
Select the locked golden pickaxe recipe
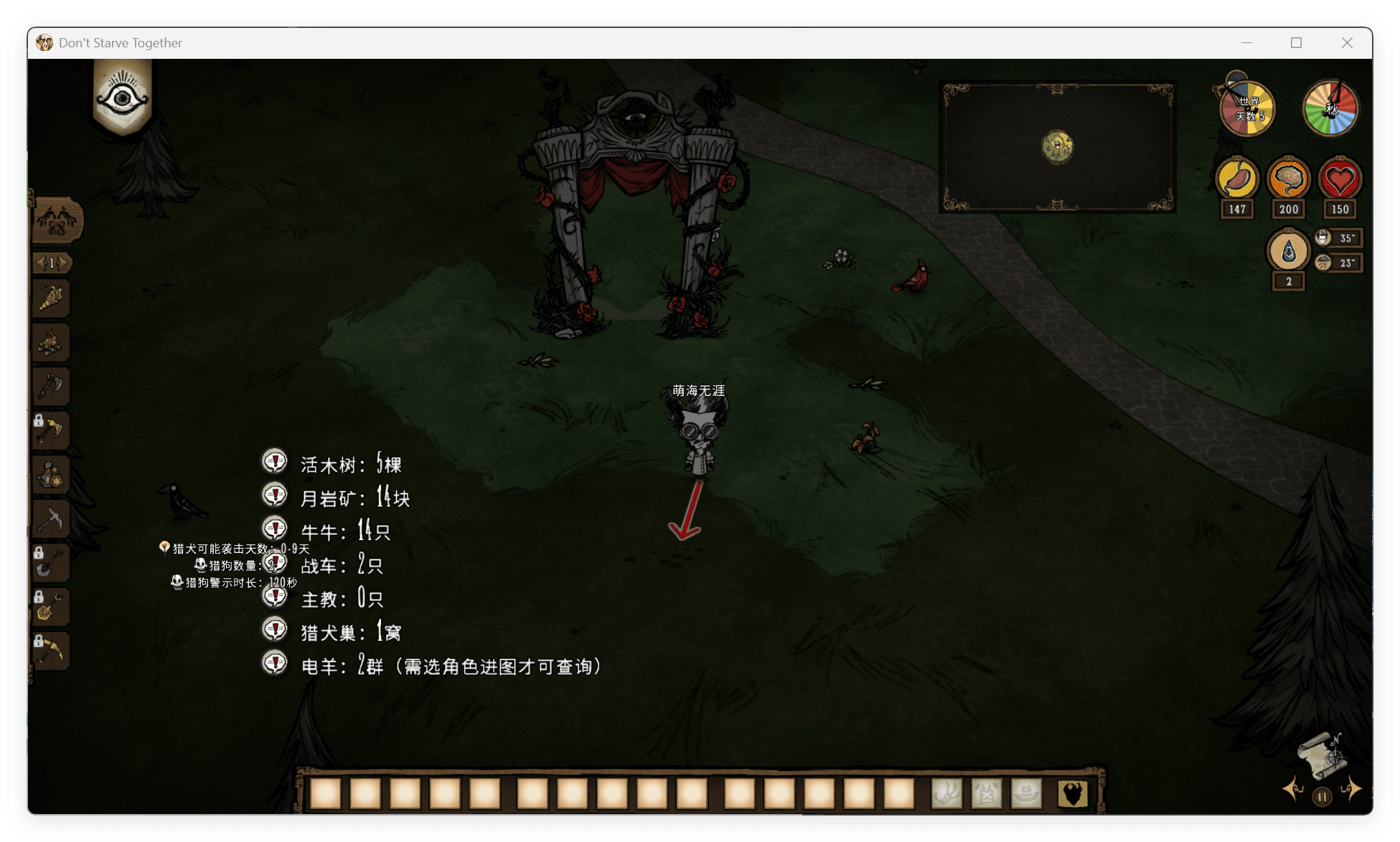pos(51,651)
